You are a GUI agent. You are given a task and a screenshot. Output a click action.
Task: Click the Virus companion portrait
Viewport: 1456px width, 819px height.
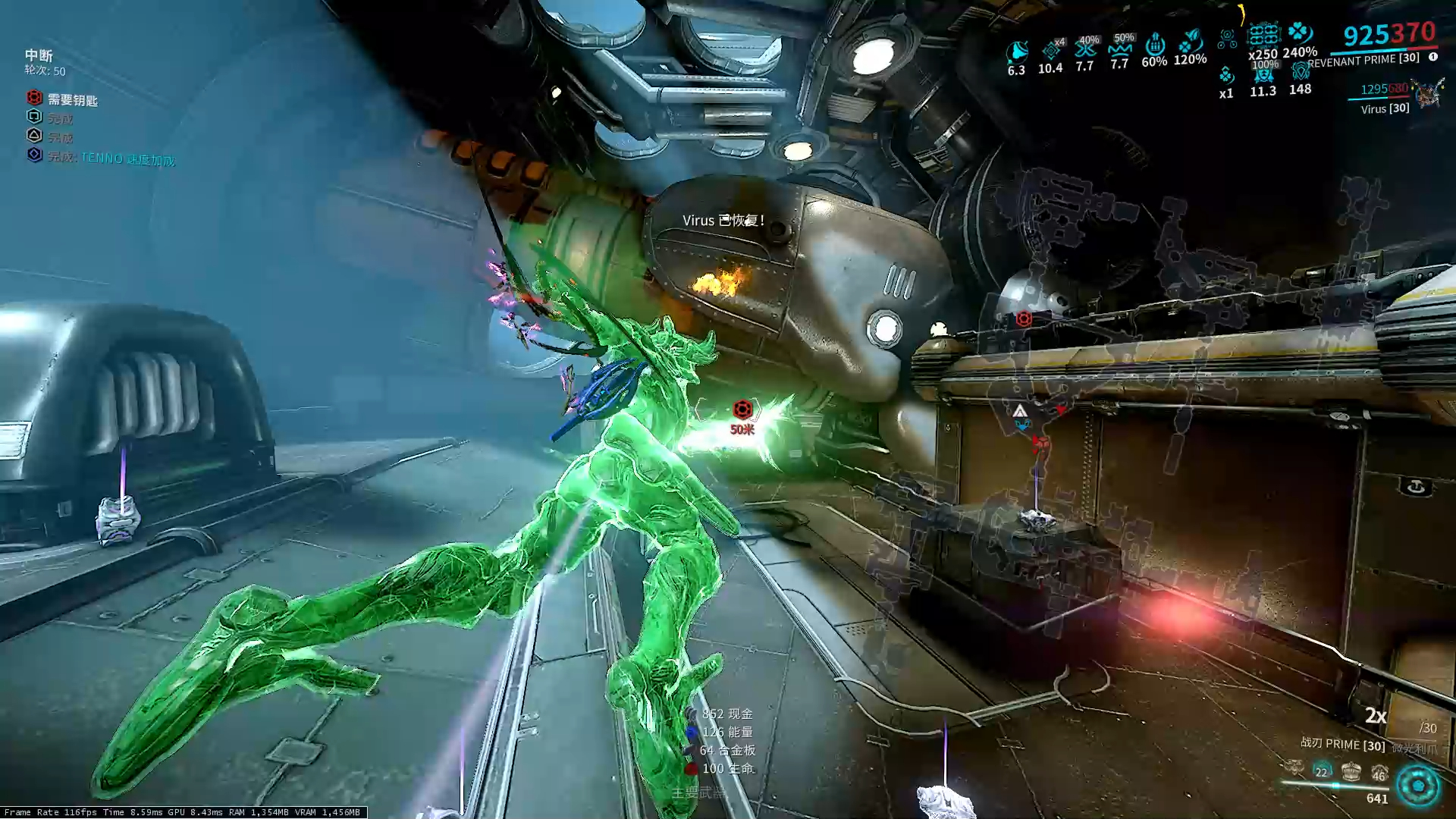tap(1428, 94)
